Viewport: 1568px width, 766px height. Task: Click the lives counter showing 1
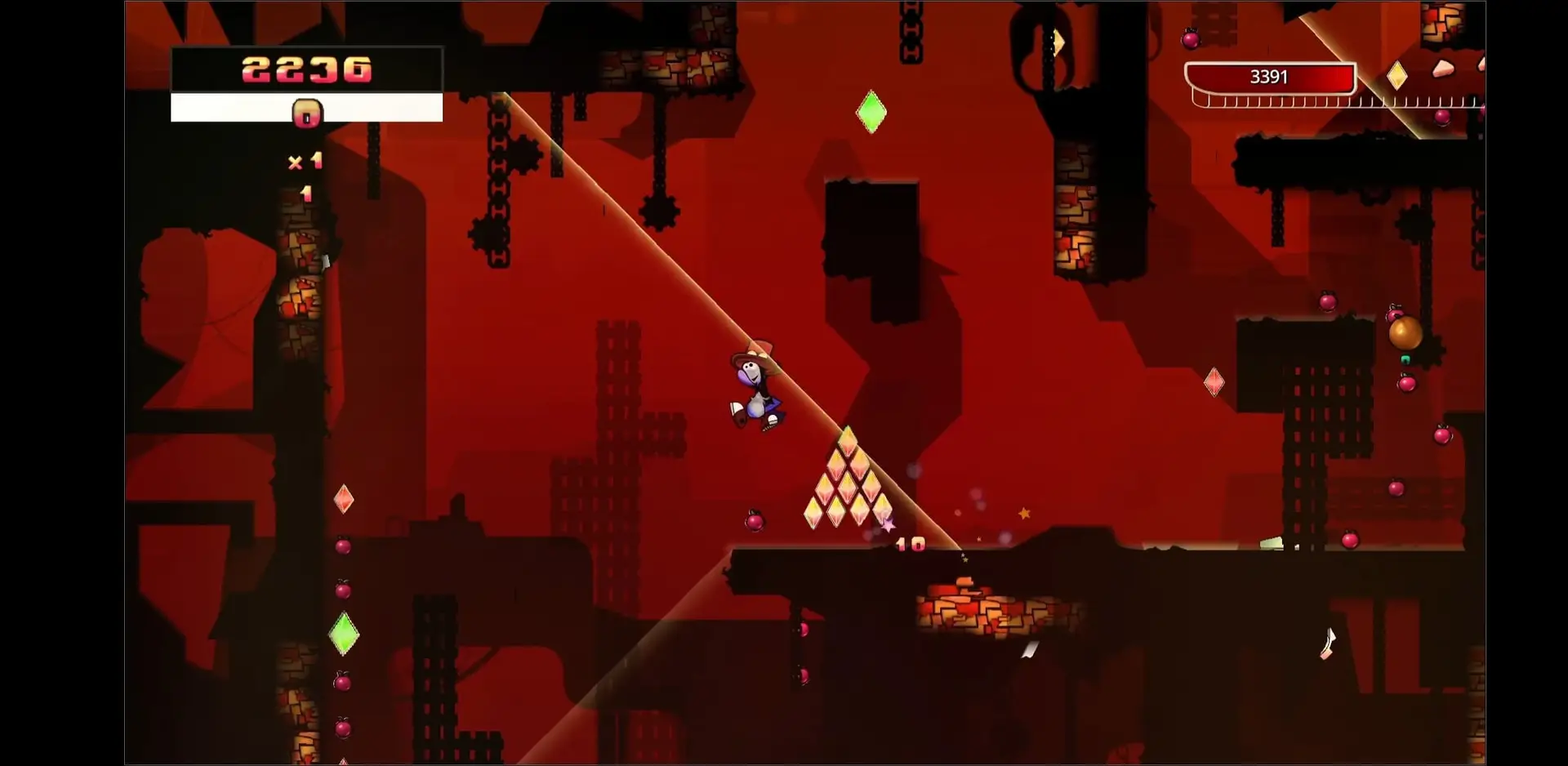click(305, 194)
